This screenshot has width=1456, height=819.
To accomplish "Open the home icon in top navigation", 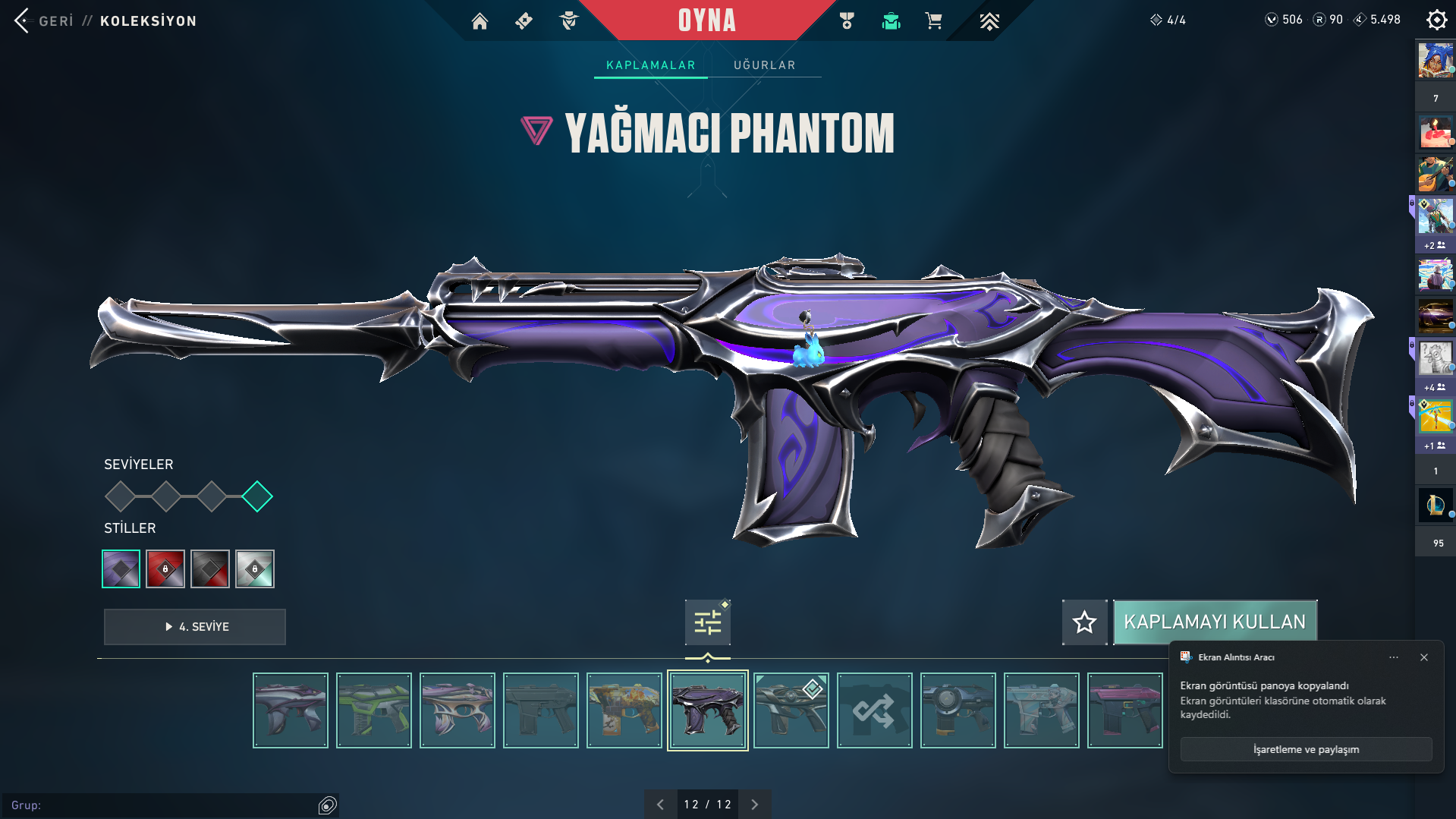I will coord(480,21).
